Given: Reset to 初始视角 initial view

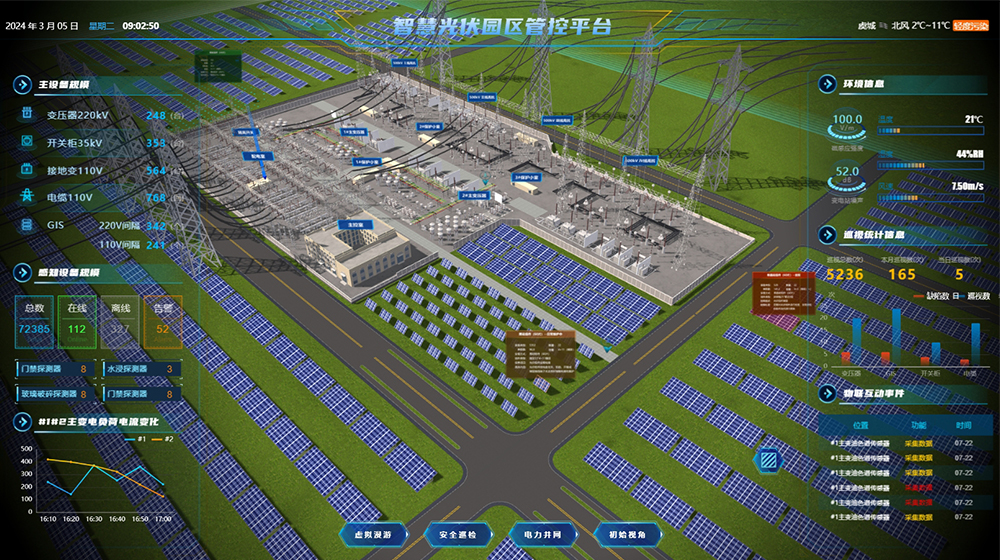Looking at the screenshot, I should pyautogui.click(x=627, y=535).
